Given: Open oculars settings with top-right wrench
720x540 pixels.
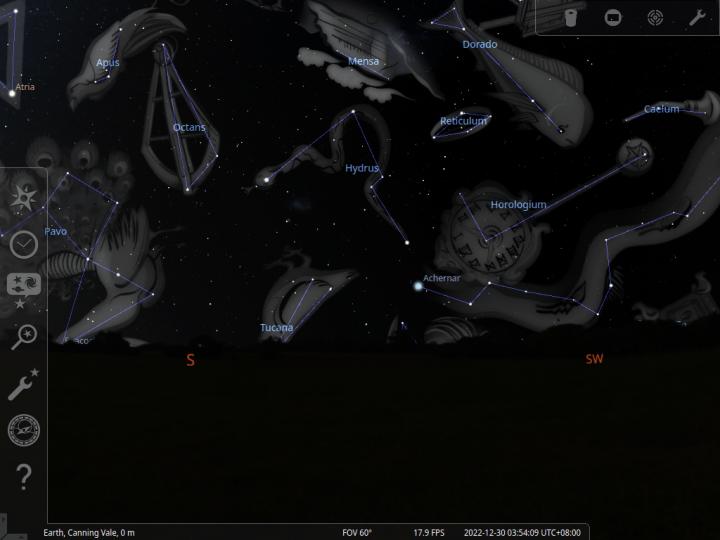Looking at the screenshot, I should coord(697,17).
